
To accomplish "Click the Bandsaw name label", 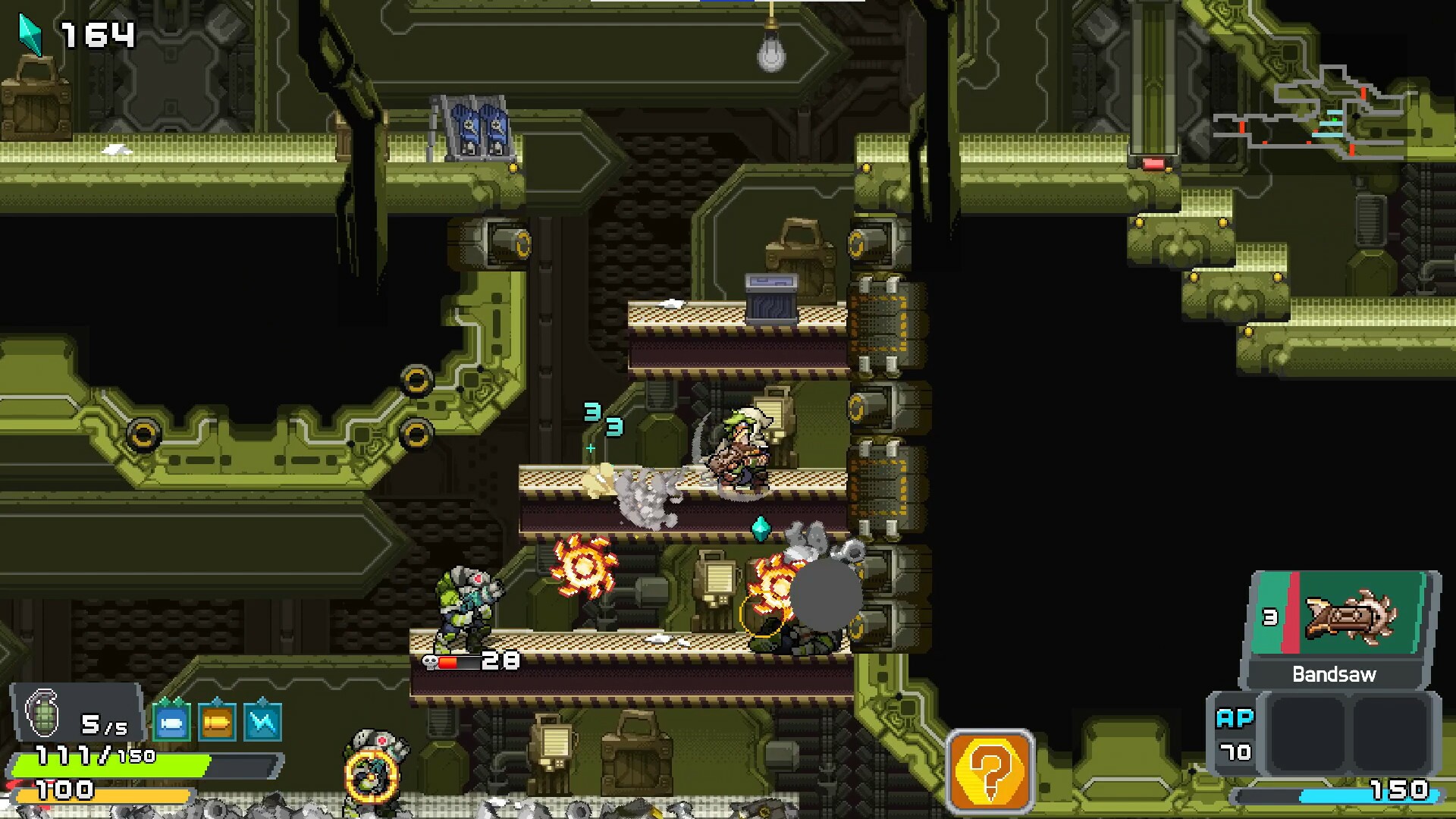I will (x=1335, y=673).
